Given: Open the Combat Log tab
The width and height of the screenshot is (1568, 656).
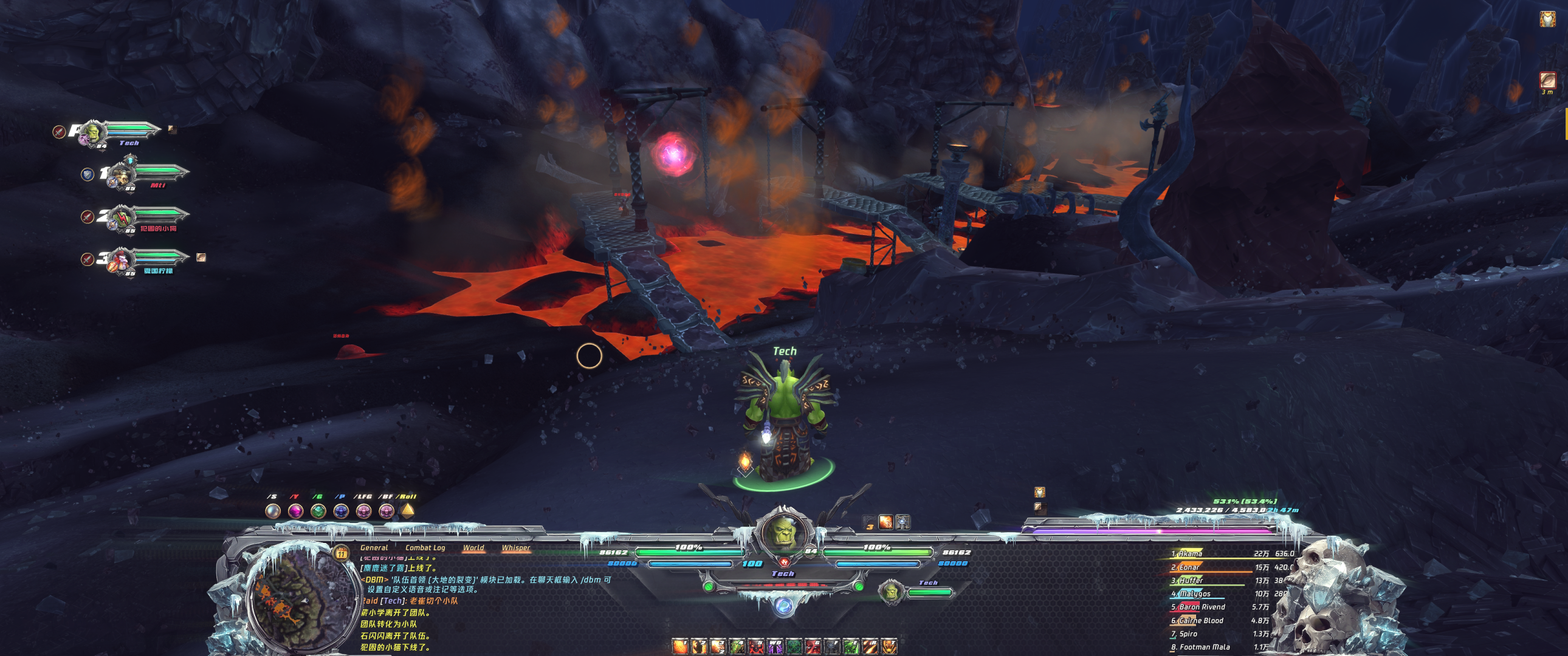Looking at the screenshot, I should click(x=425, y=548).
